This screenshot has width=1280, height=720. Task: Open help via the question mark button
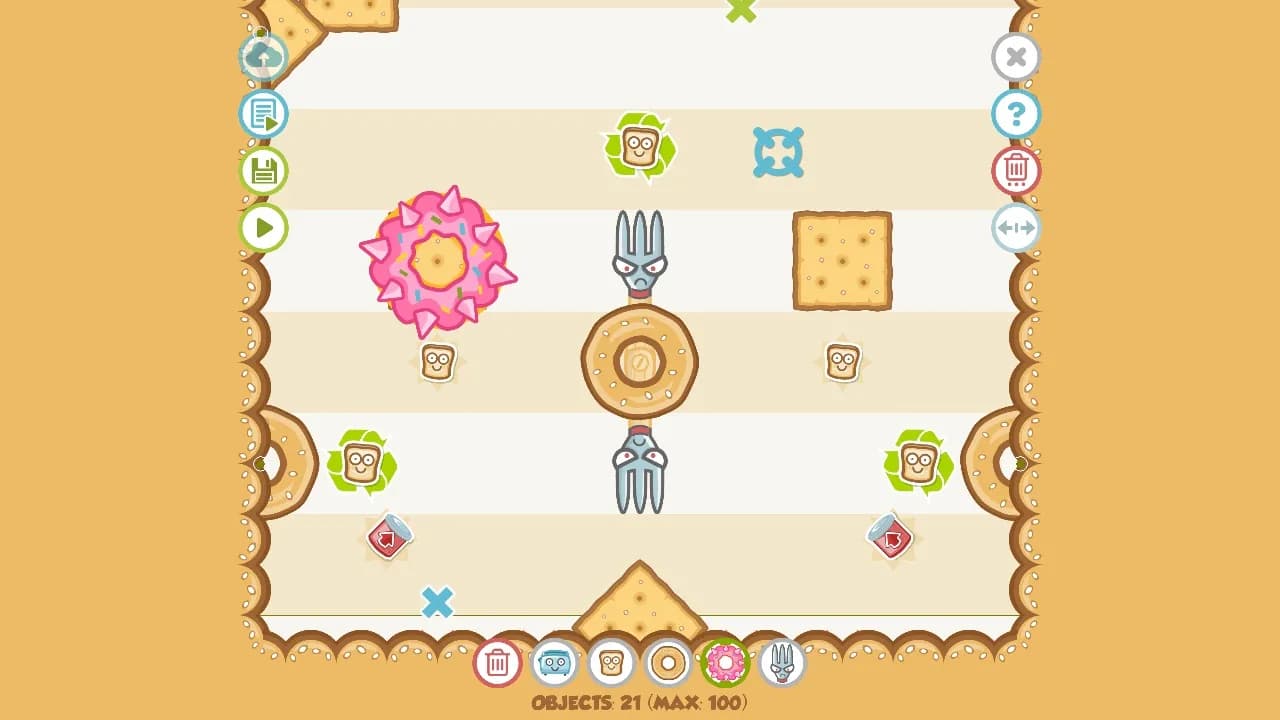point(1016,114)
